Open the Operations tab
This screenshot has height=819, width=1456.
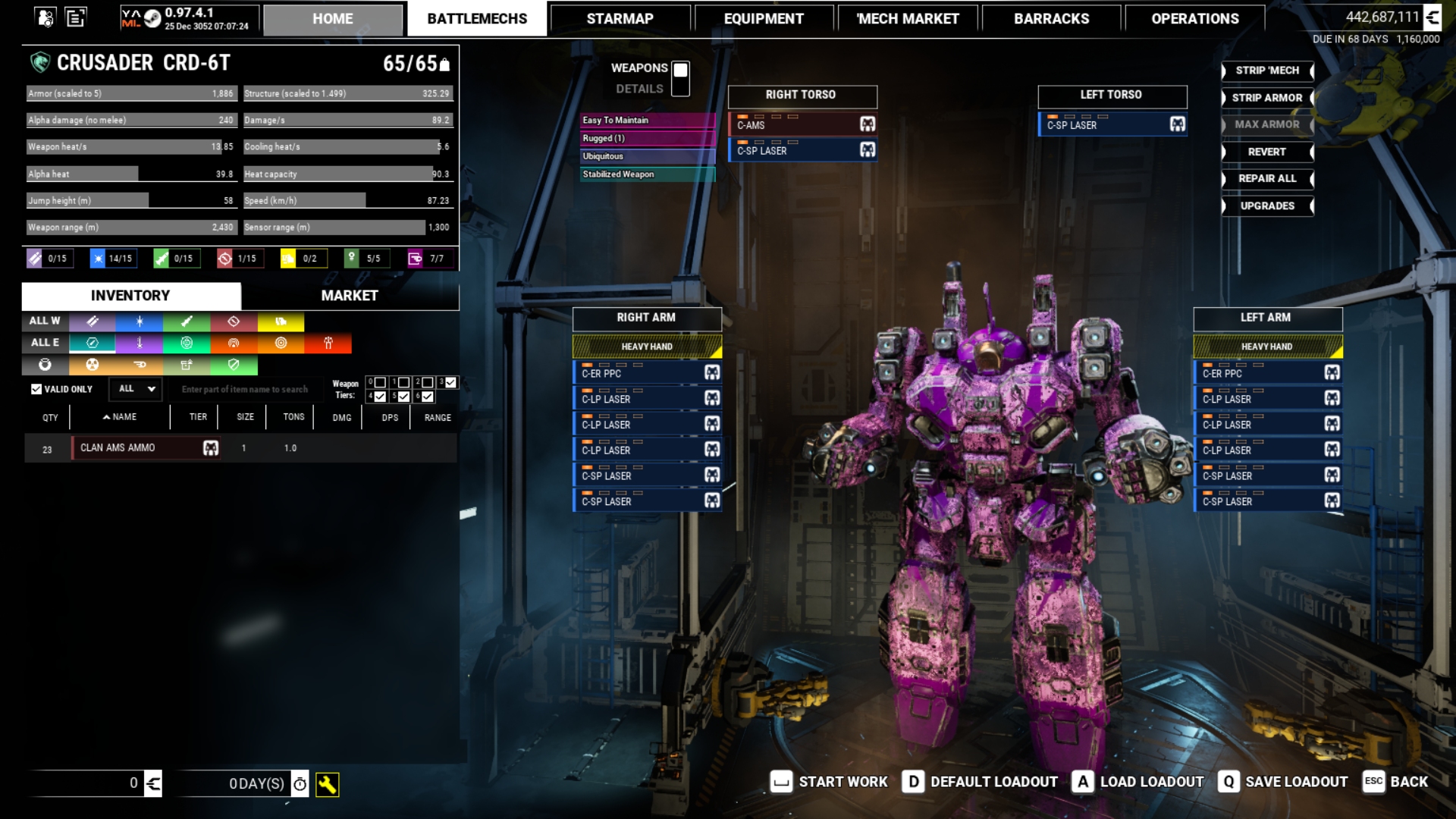tap(1194, 19)
